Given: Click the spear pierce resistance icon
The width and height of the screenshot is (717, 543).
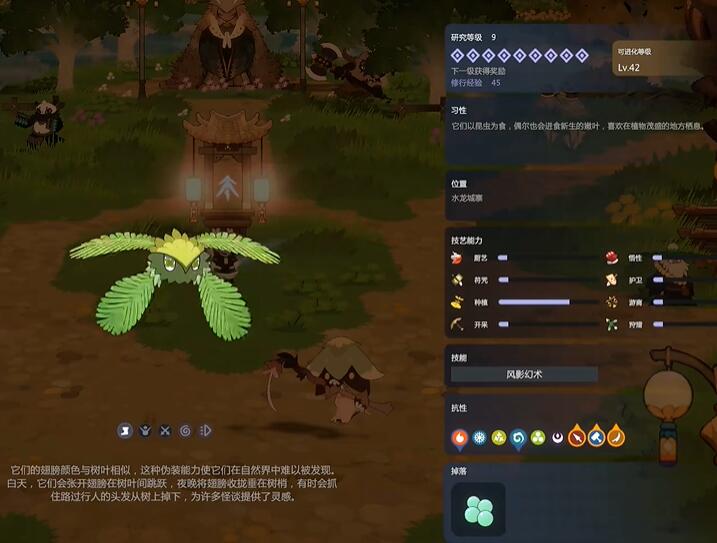Looking at the screenshot, I should click(577, 437).
